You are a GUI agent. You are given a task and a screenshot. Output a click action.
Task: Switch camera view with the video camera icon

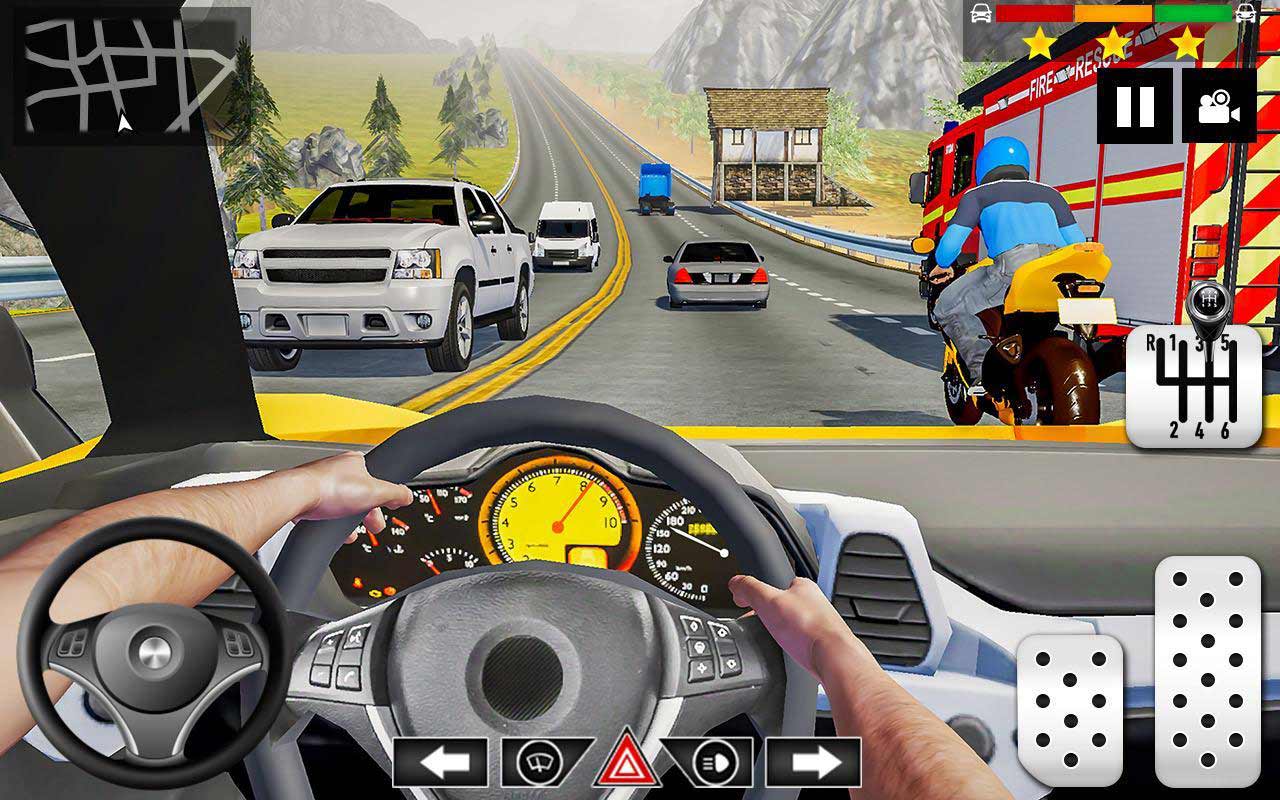click(x=1218, y=105)
